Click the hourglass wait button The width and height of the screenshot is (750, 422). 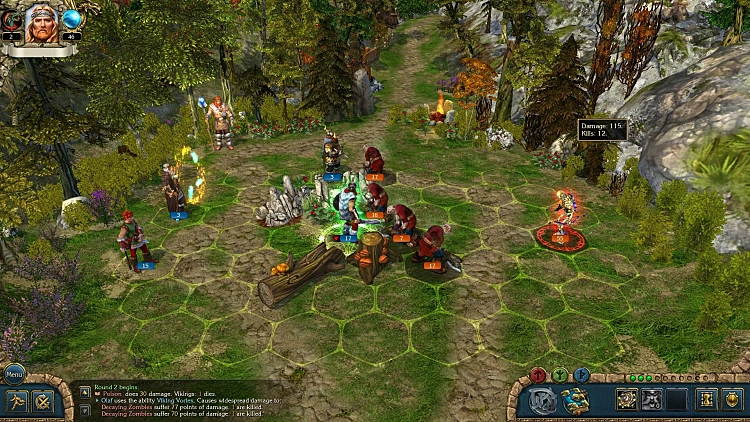pos(705,400)
